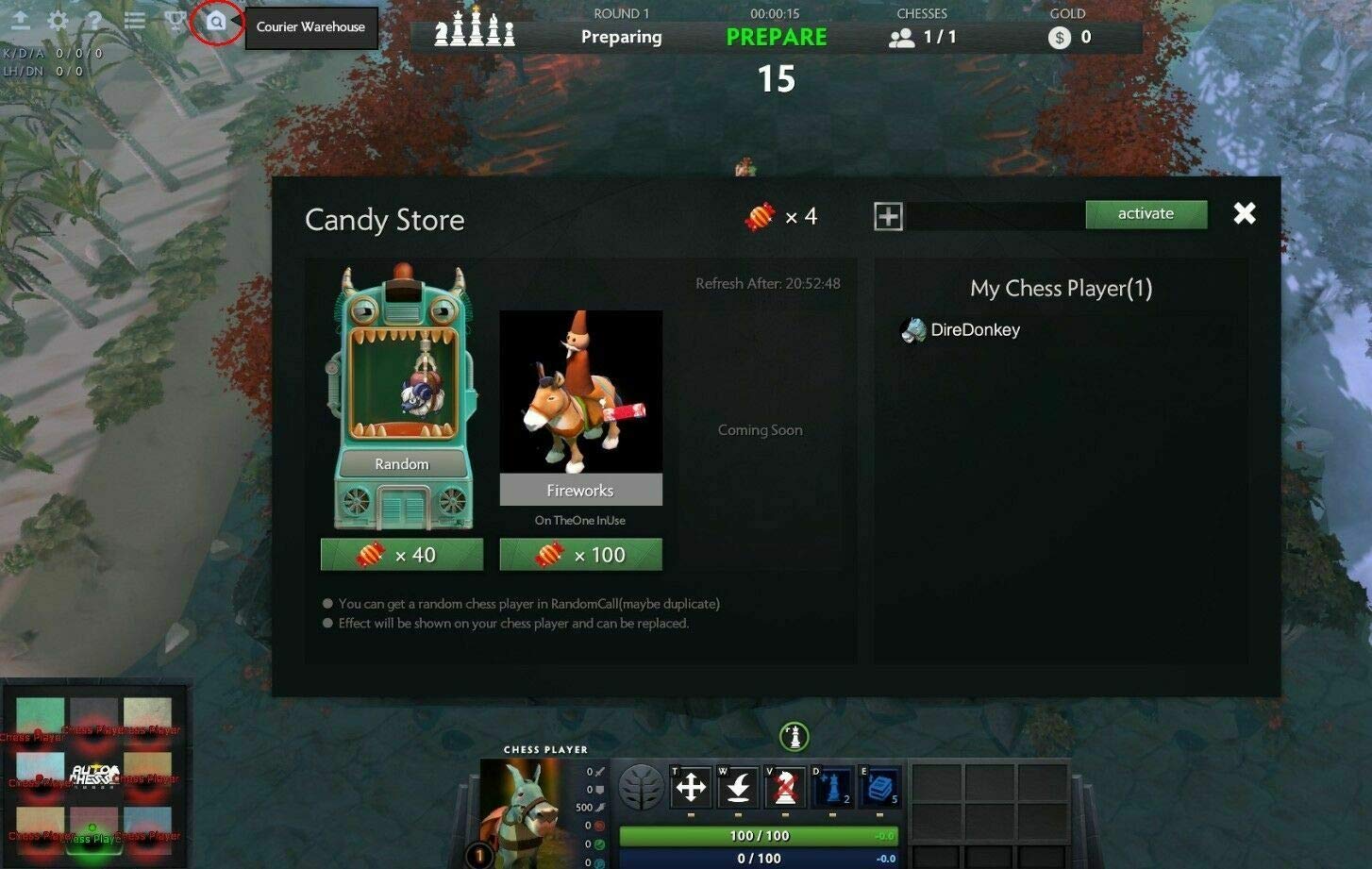Click the blue book item bound to E
The image size is (1372, 869).
878,787
